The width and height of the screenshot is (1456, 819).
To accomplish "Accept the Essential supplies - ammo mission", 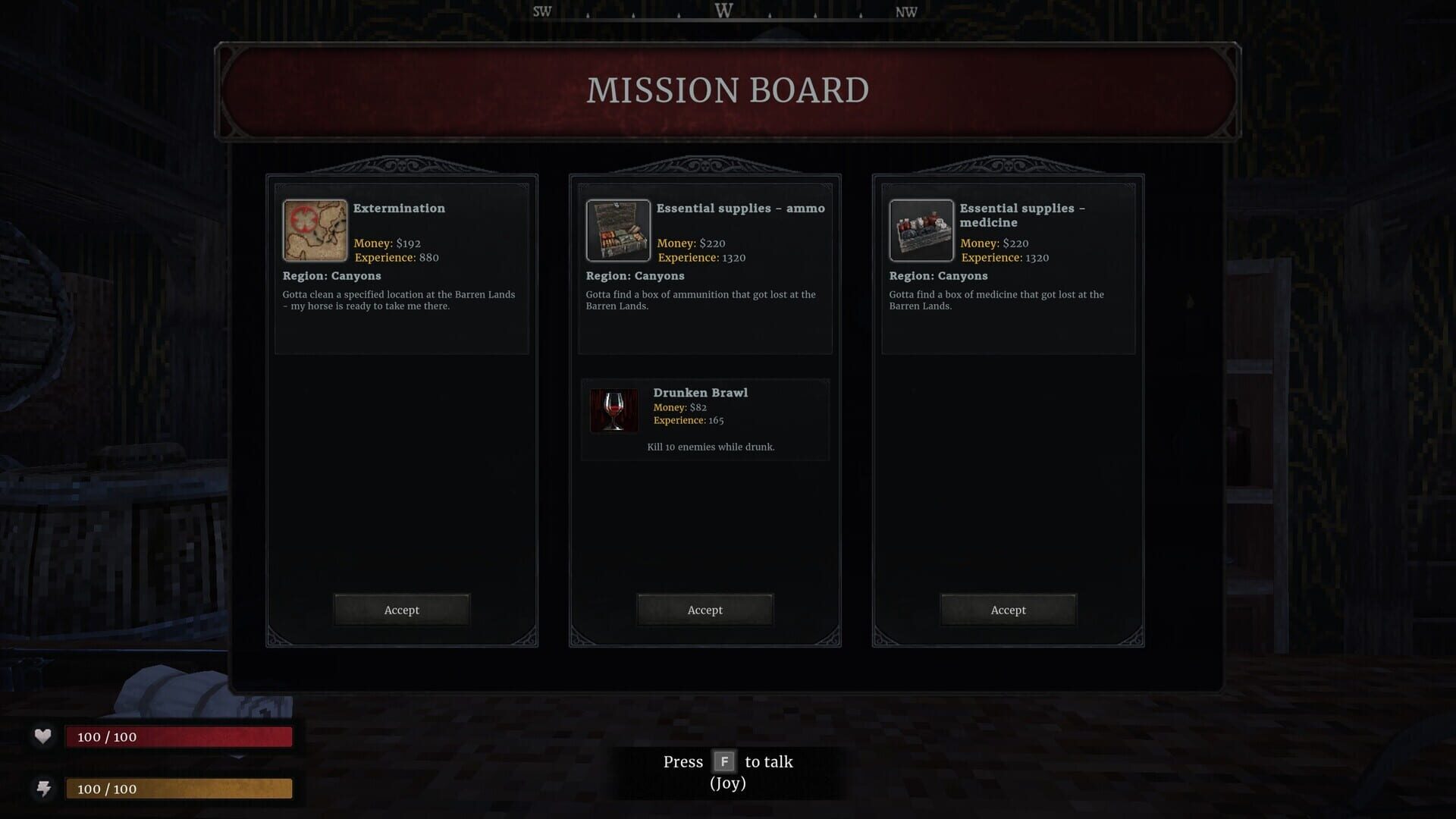I will pos(704,609).
